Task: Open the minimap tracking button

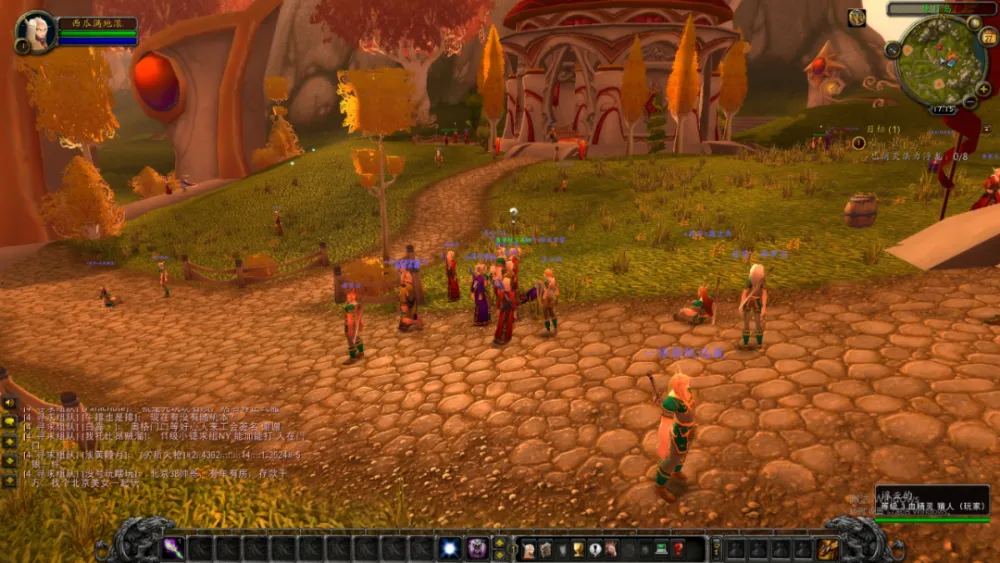Action: click(892, 49)
